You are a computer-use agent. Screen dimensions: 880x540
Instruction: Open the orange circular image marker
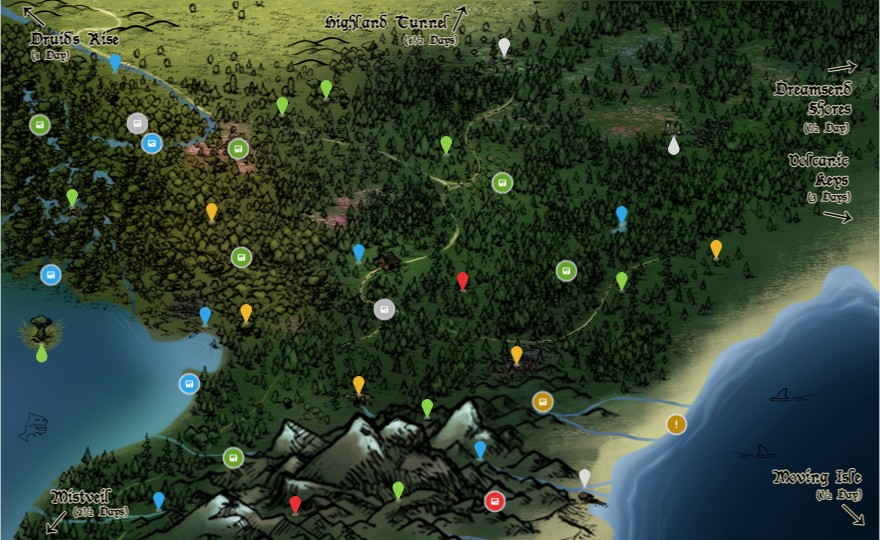pyautogui.click(x=543, y=402)
